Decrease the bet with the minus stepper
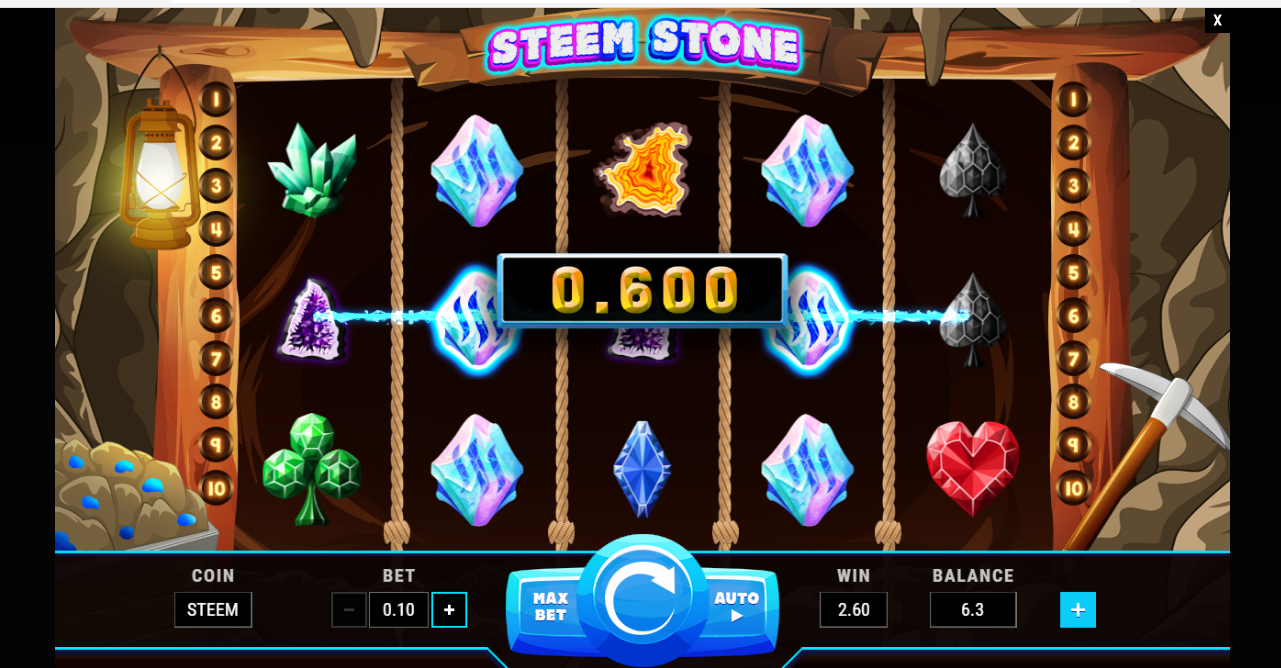Viewport: 1281px width, 668px height. tap(349, 610)
